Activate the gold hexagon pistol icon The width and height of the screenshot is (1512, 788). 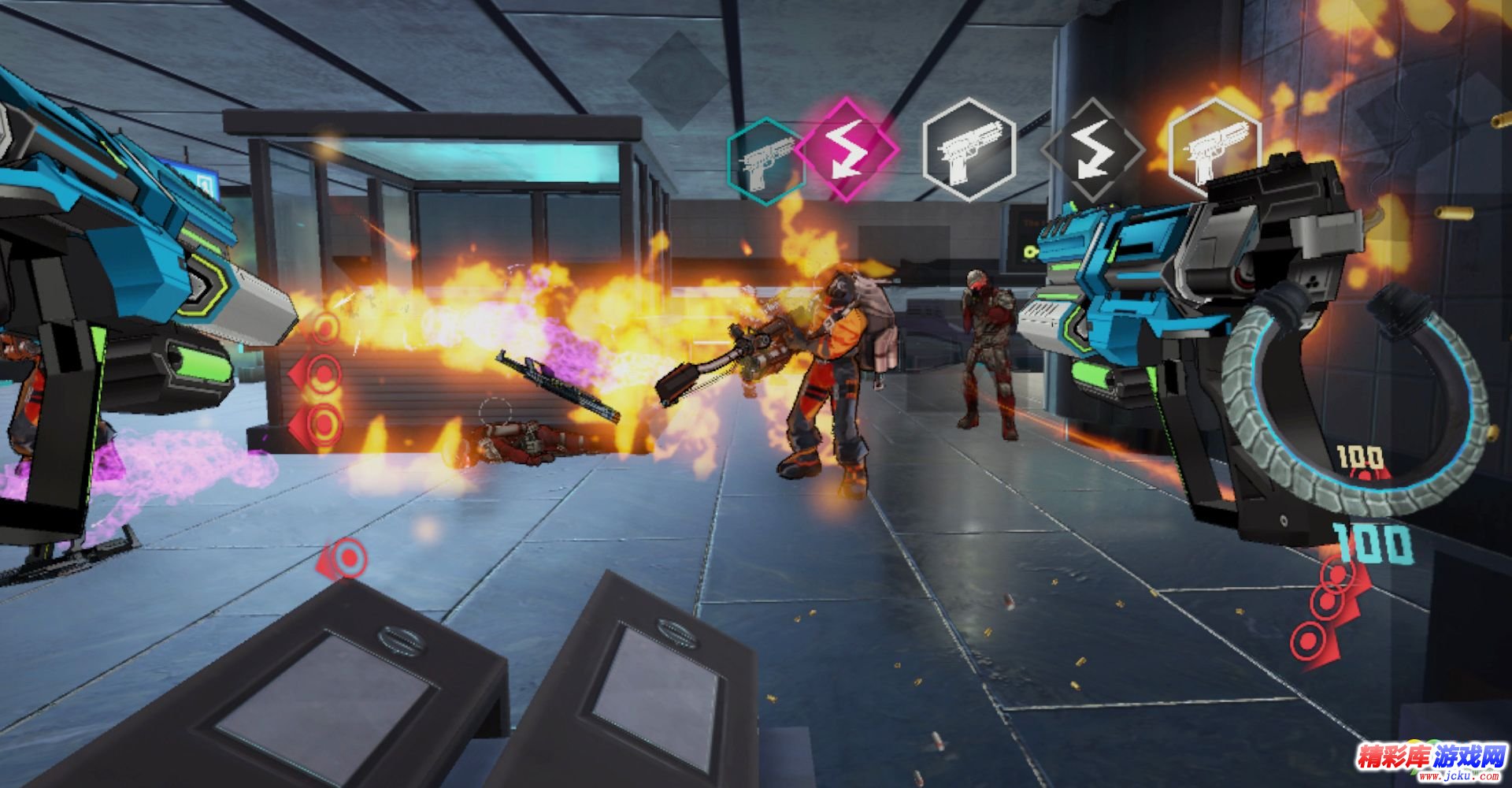pos(1213,148)
